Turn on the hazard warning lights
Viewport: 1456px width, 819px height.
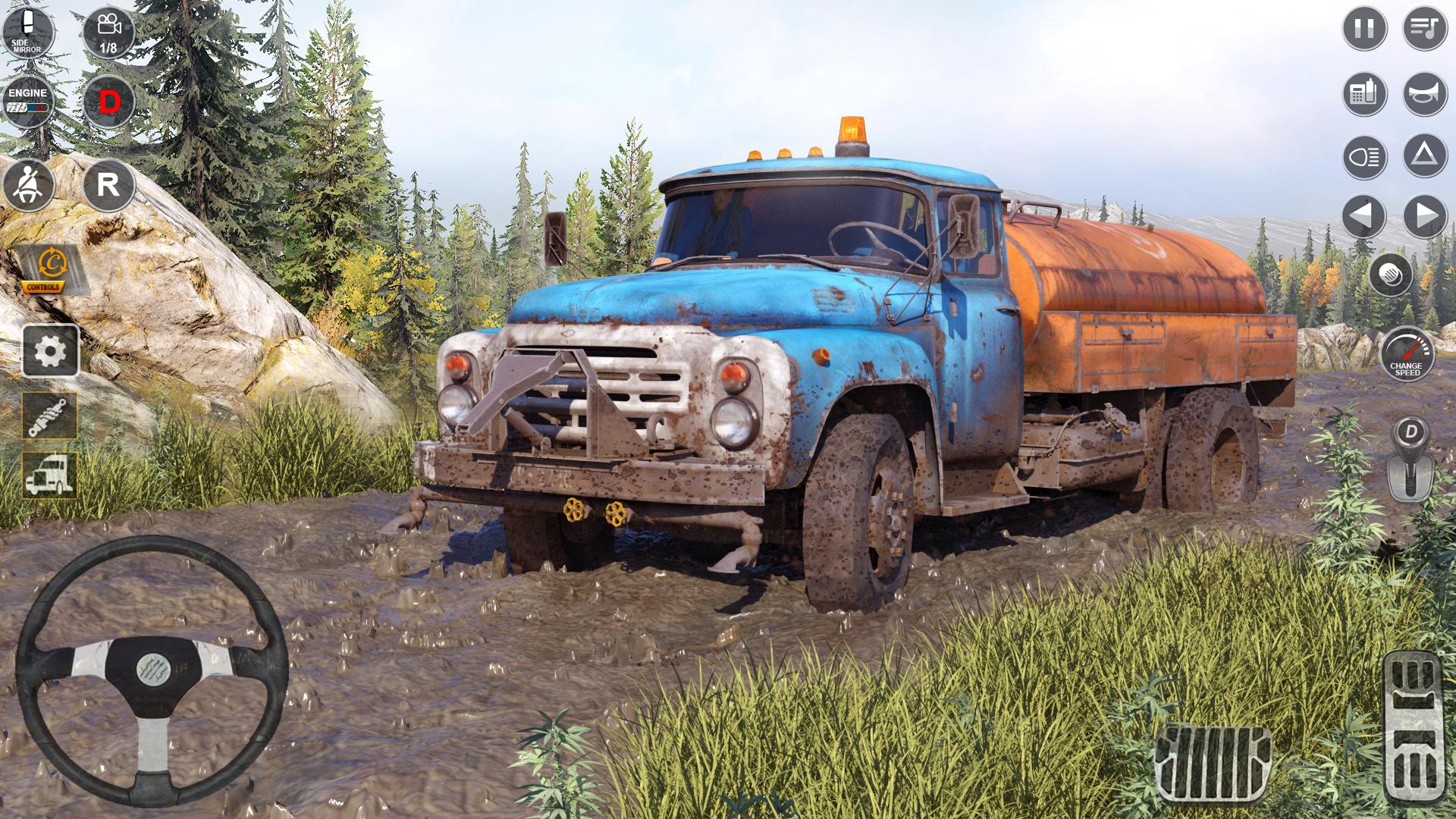[x=1425, y=155]
